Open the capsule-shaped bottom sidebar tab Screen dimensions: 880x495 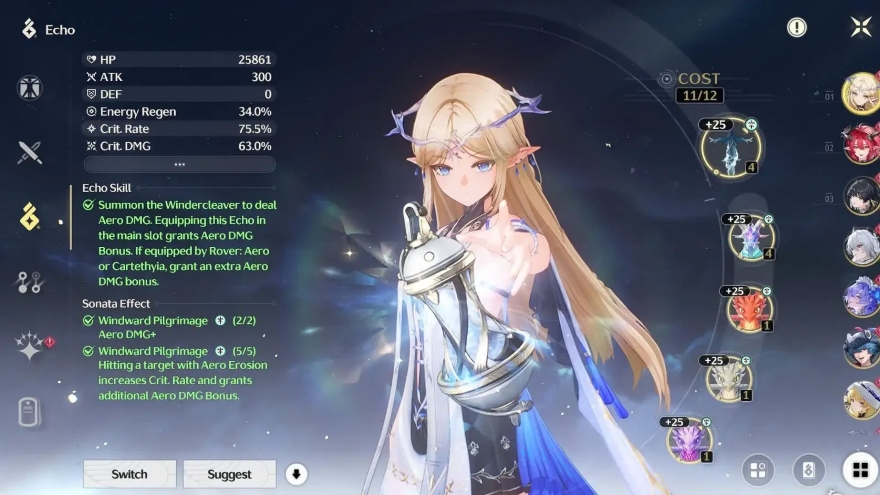(x=29, y=410)
